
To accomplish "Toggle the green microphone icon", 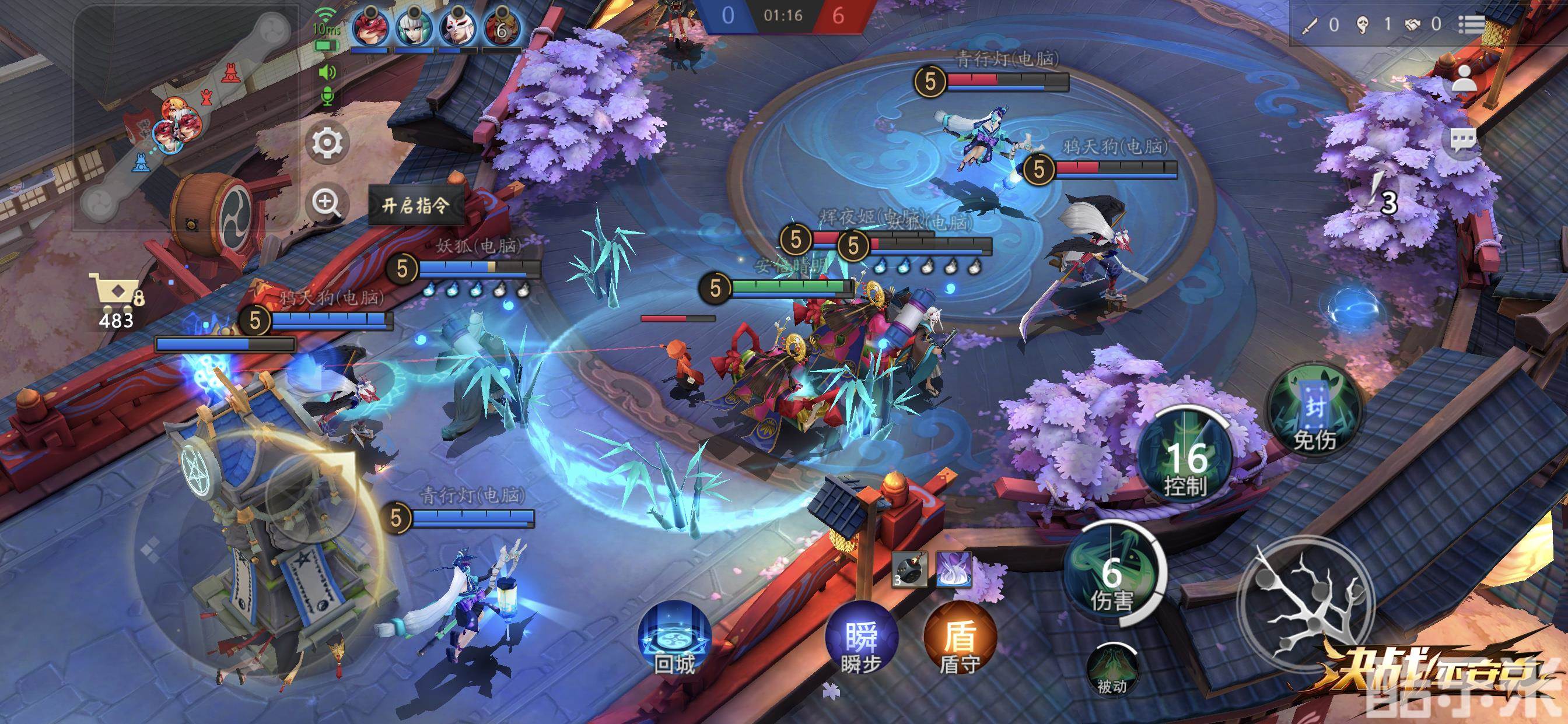I will click(327, 96).
